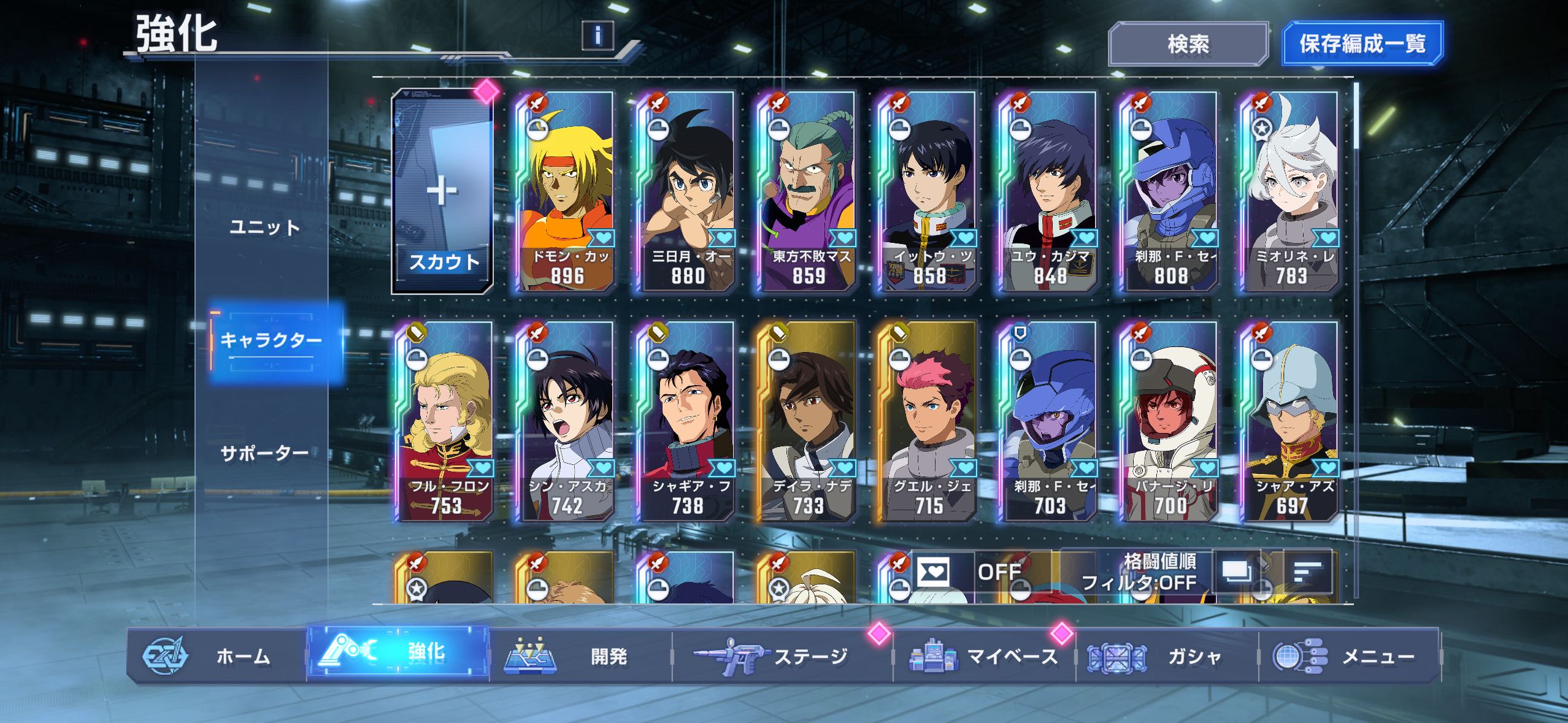The image size is (1568, 723).
Task: Switch to the ユニット tab
Action: click(x=265, y=228)
